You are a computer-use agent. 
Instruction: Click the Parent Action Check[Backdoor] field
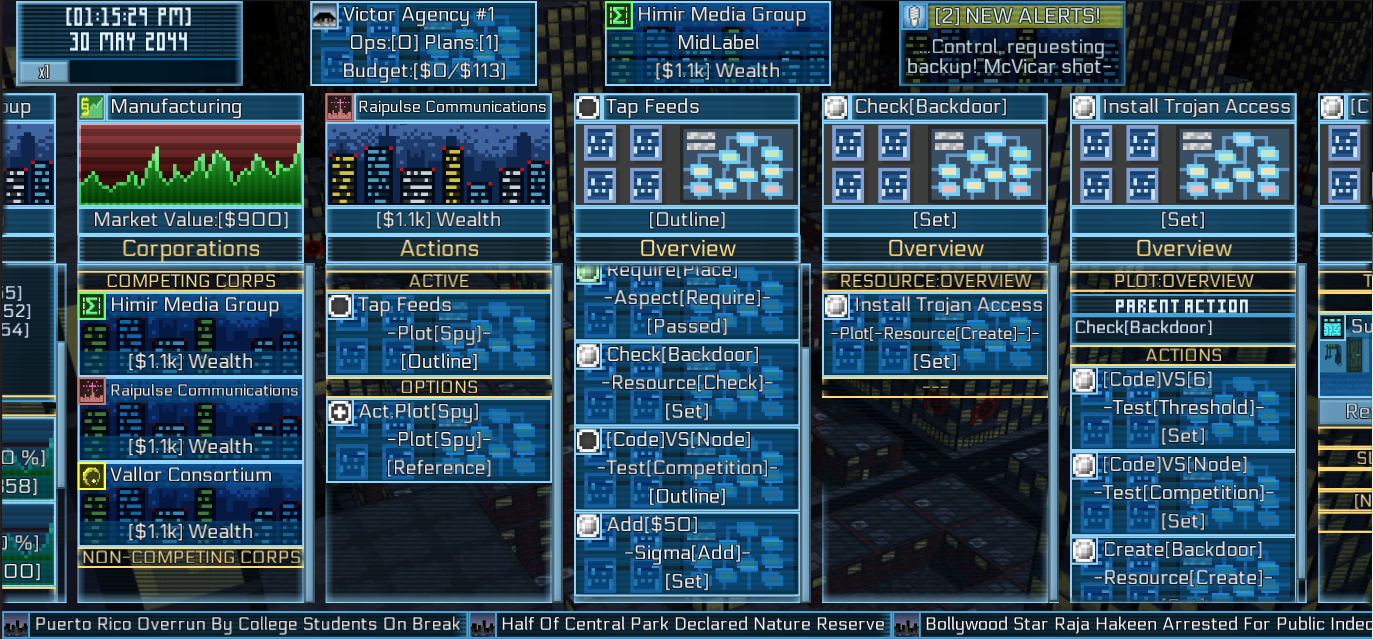tap(1183, 328)
